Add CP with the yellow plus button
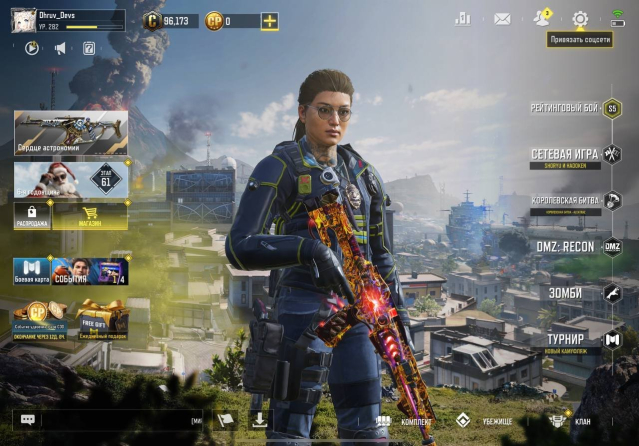Viewport: 639px width, 446px height. point(270,20)
